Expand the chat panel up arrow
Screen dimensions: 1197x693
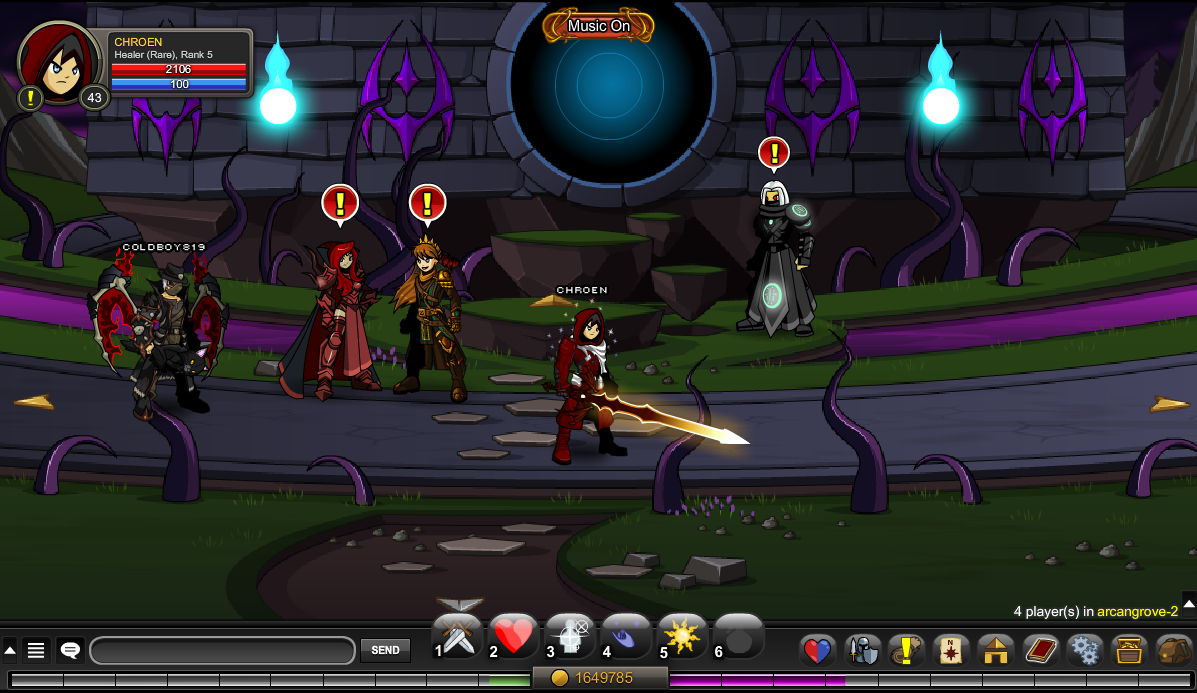(x=10, y=651)
